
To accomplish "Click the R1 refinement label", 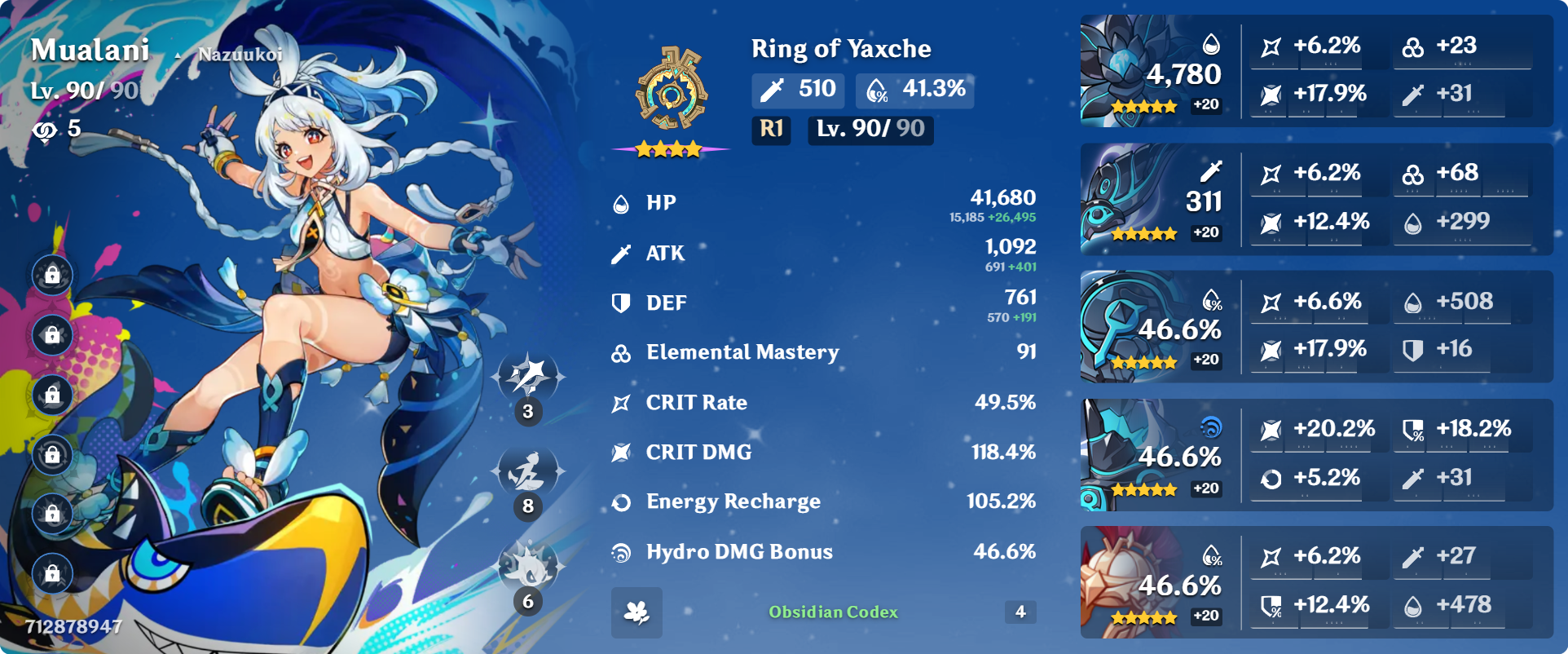I will point(769,129).
